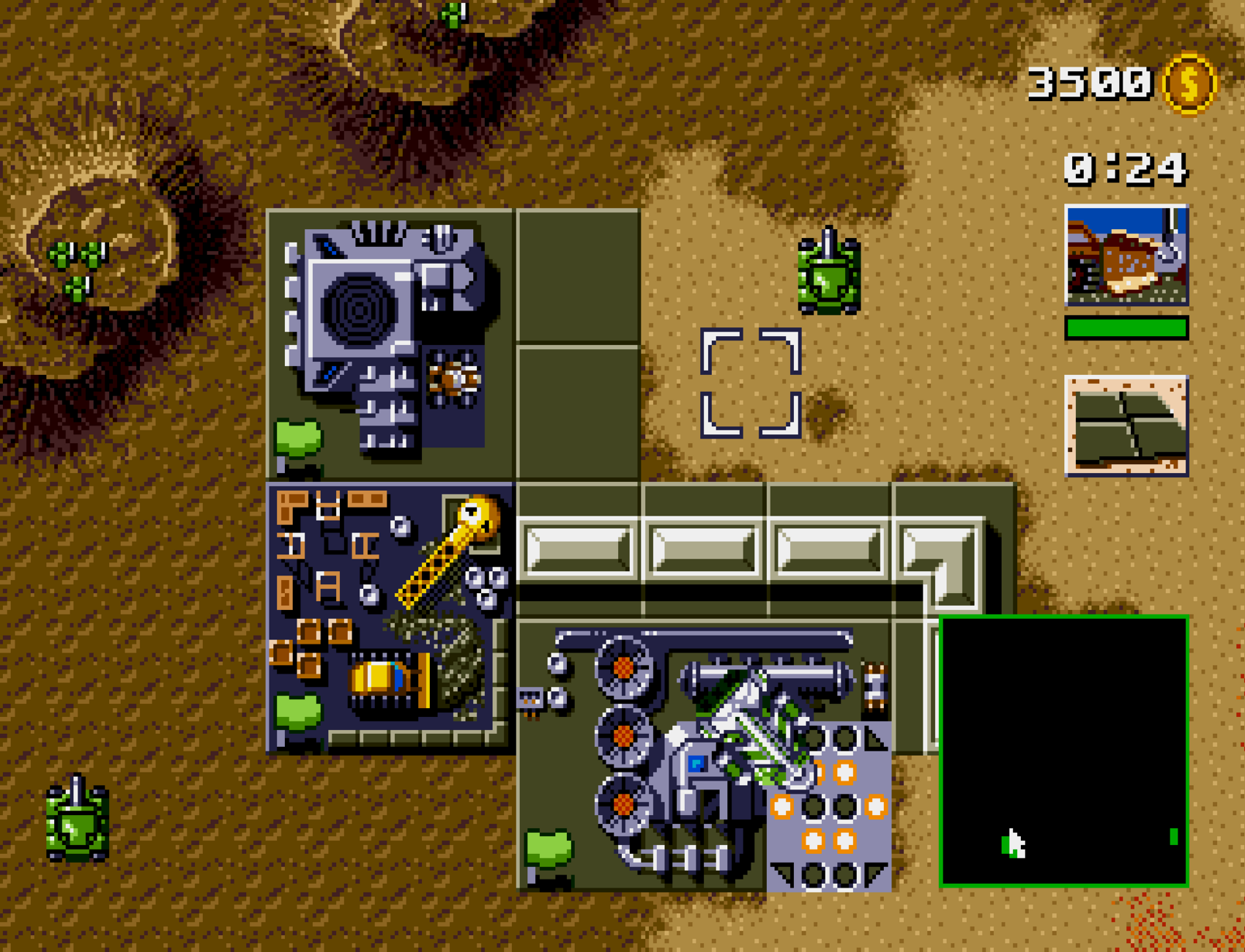Choose the concrete slab build icon
The image size is (1245, 952).
pos(1126,425)
